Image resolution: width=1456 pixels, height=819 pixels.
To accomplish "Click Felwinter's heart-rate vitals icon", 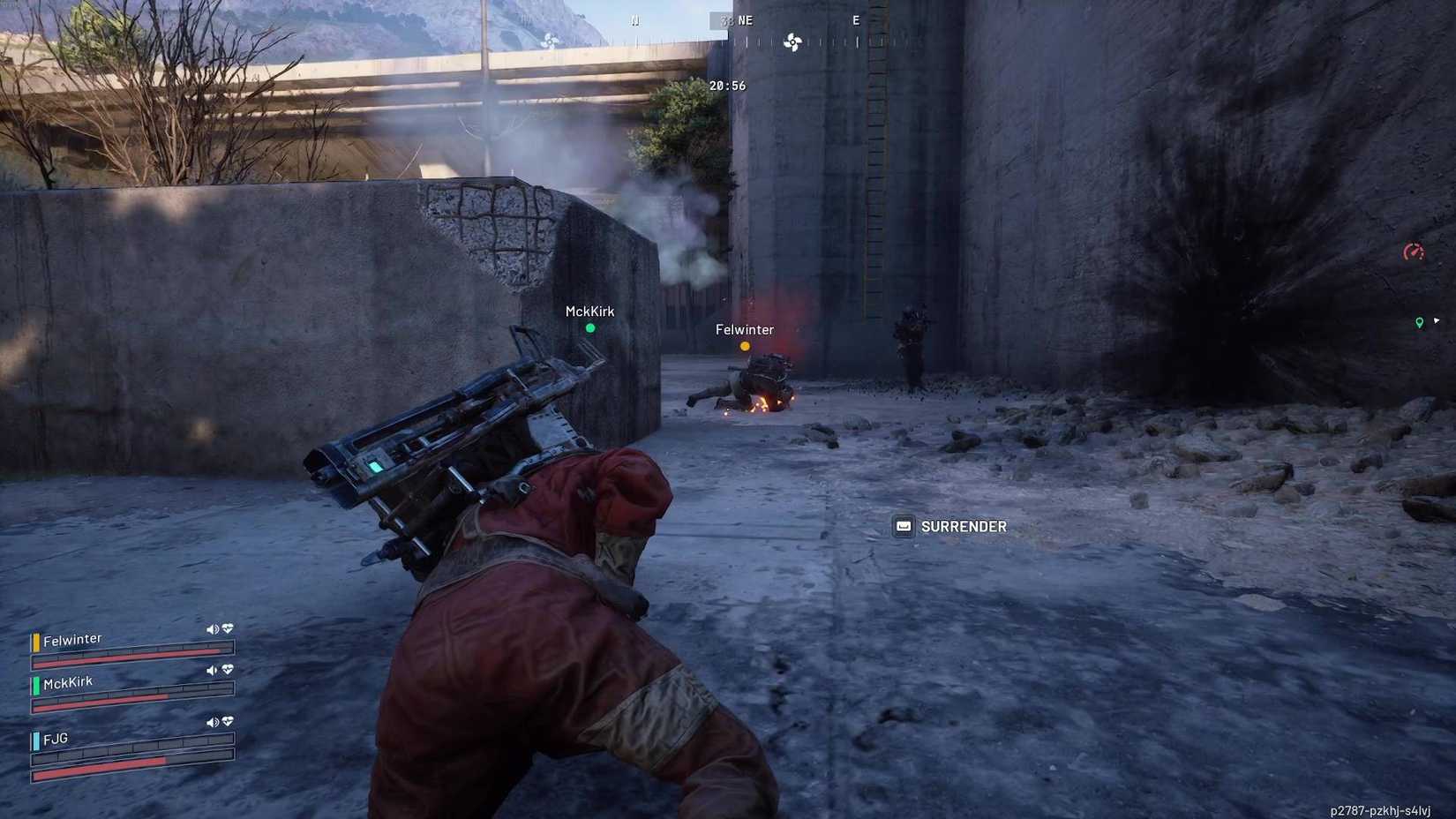I will click(227, 629).
